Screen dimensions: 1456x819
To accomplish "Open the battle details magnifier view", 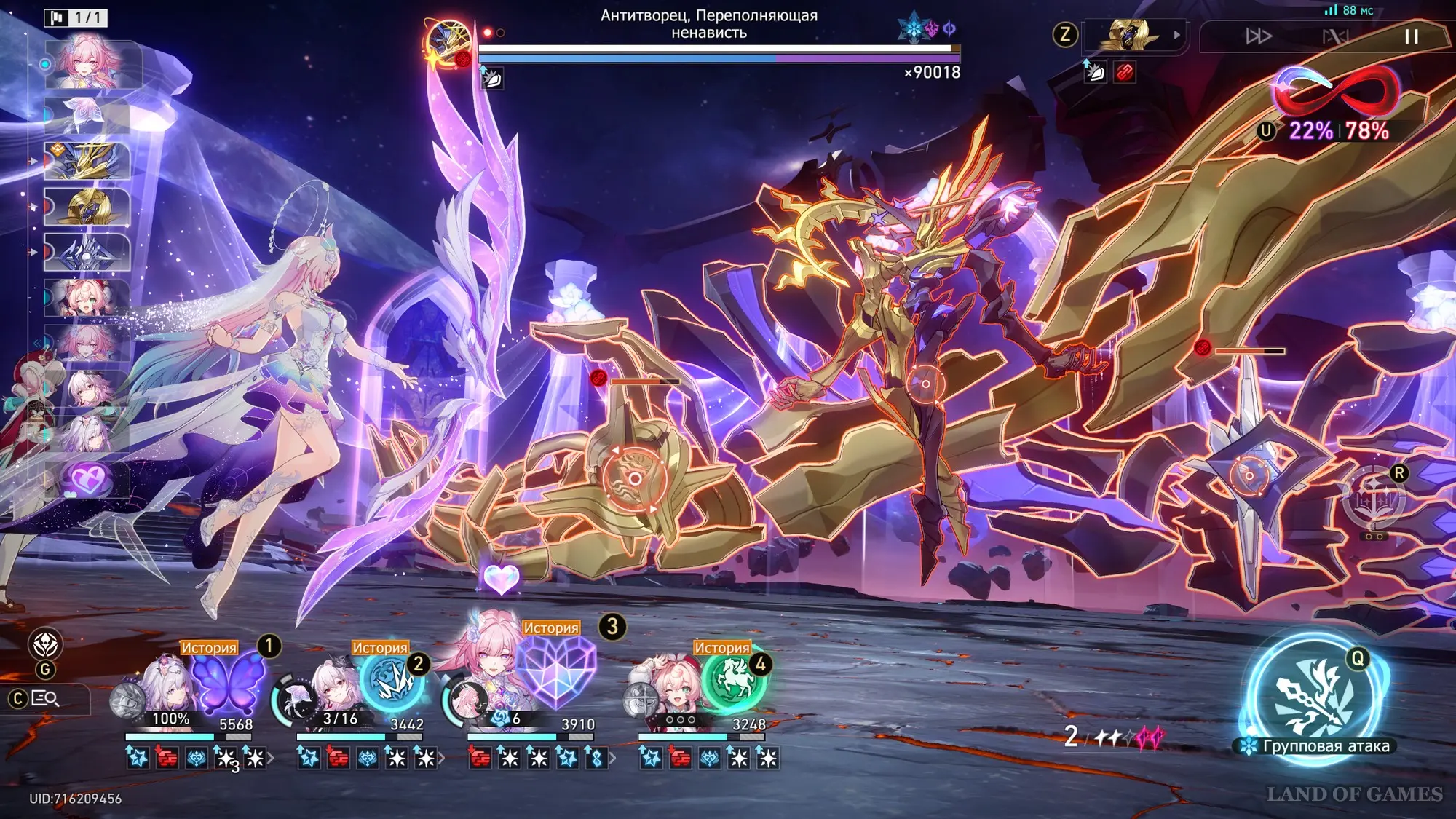I will [x=45, y=699].
